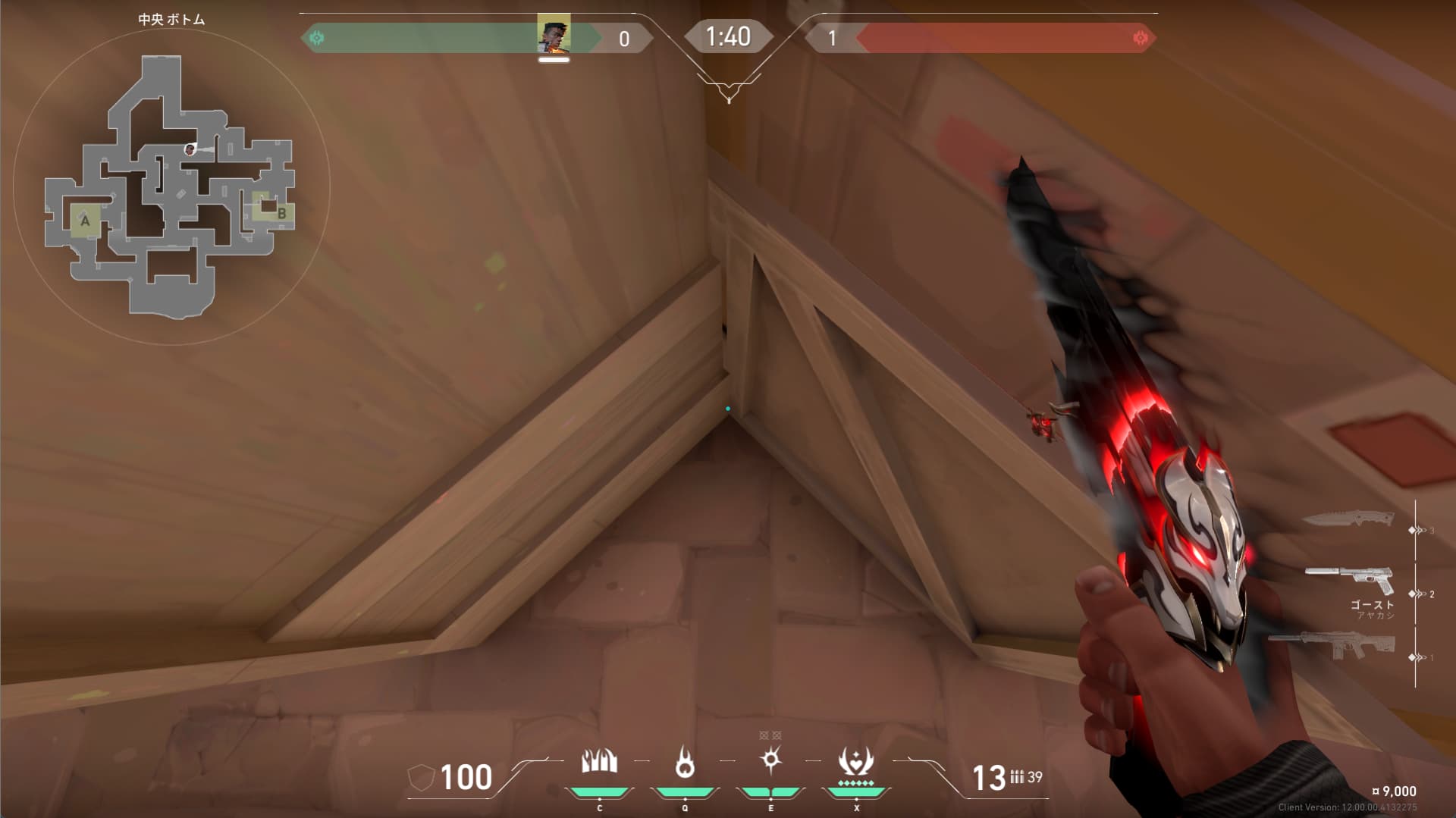Image resolution: width=1456 pixels, height=818 pixels.
Task: Activate the Blaze fire wall ability
Action: click(599, 762)
